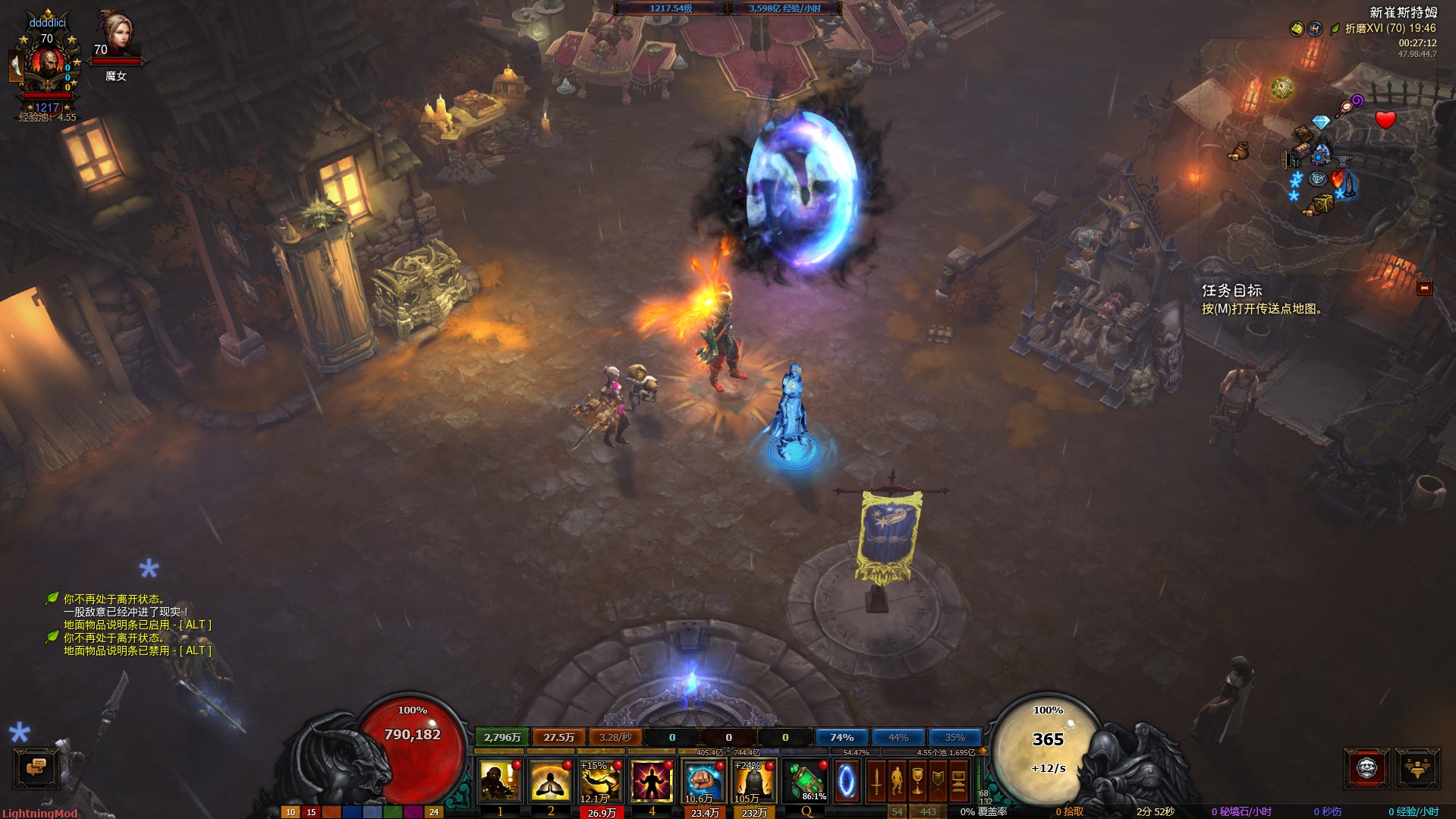Click the skull icon button at bottom right
The height and width of the screenshot is (819, 1456).
pyautogui.click(x=1366, y=768)
